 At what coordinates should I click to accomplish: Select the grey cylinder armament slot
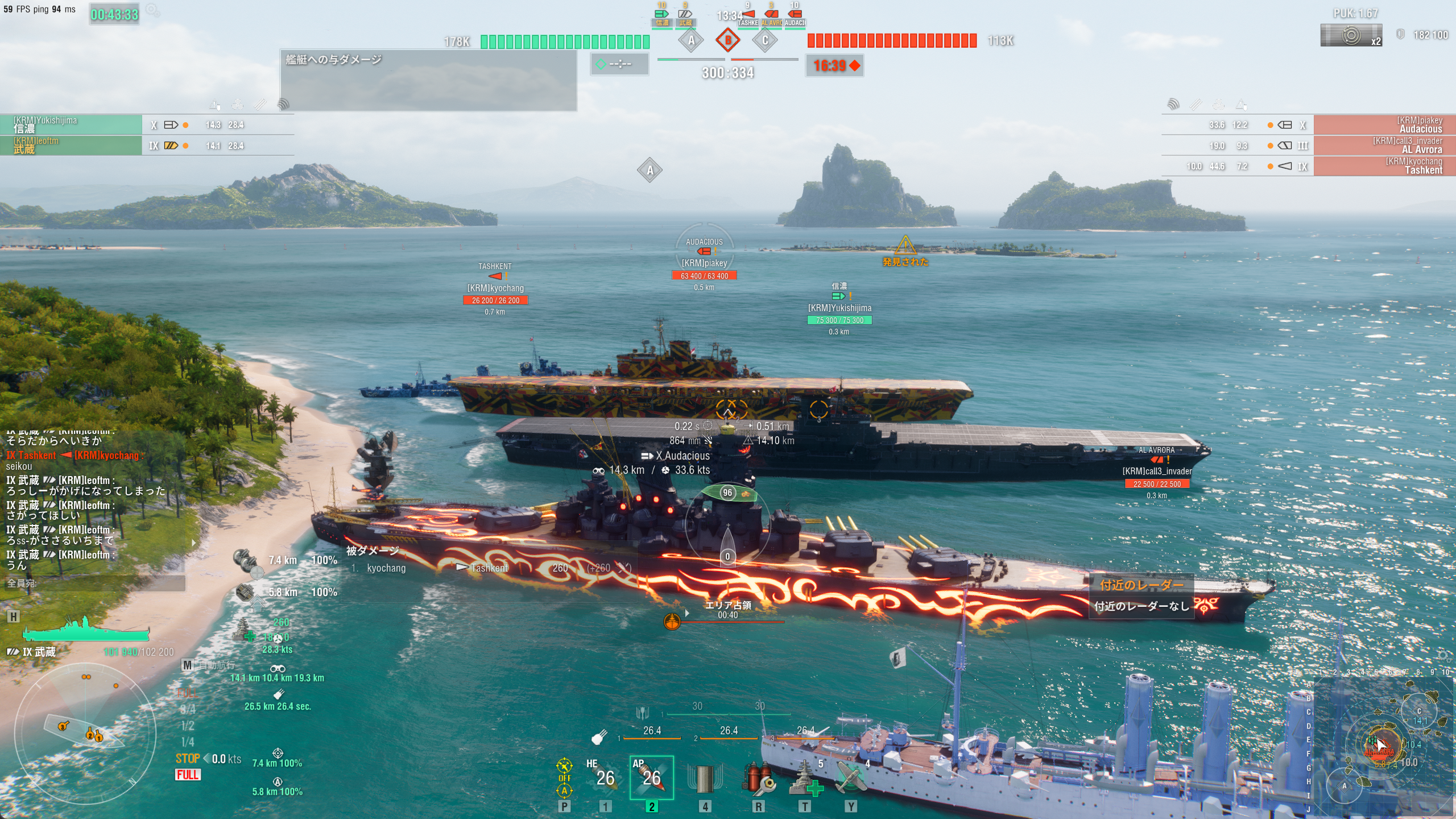pyautogui.click(x=704, y=779)
